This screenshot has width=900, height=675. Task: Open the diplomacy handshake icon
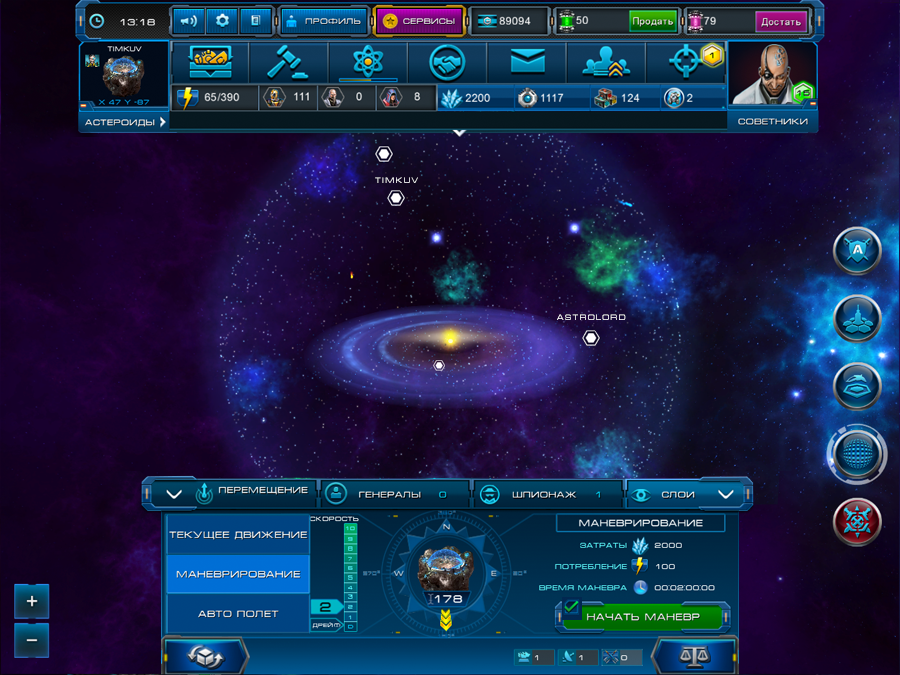[x=447, y=62]
